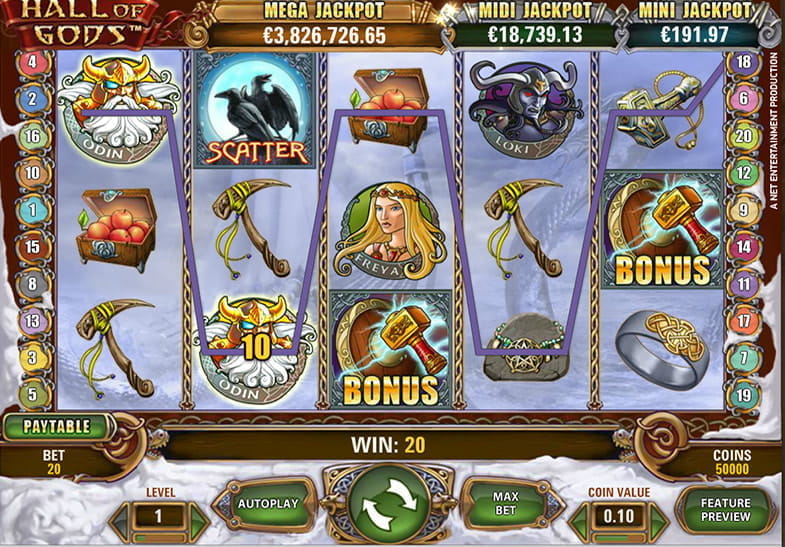
Task: Choose payline marker number 9
Action: (x=743, y=210)
